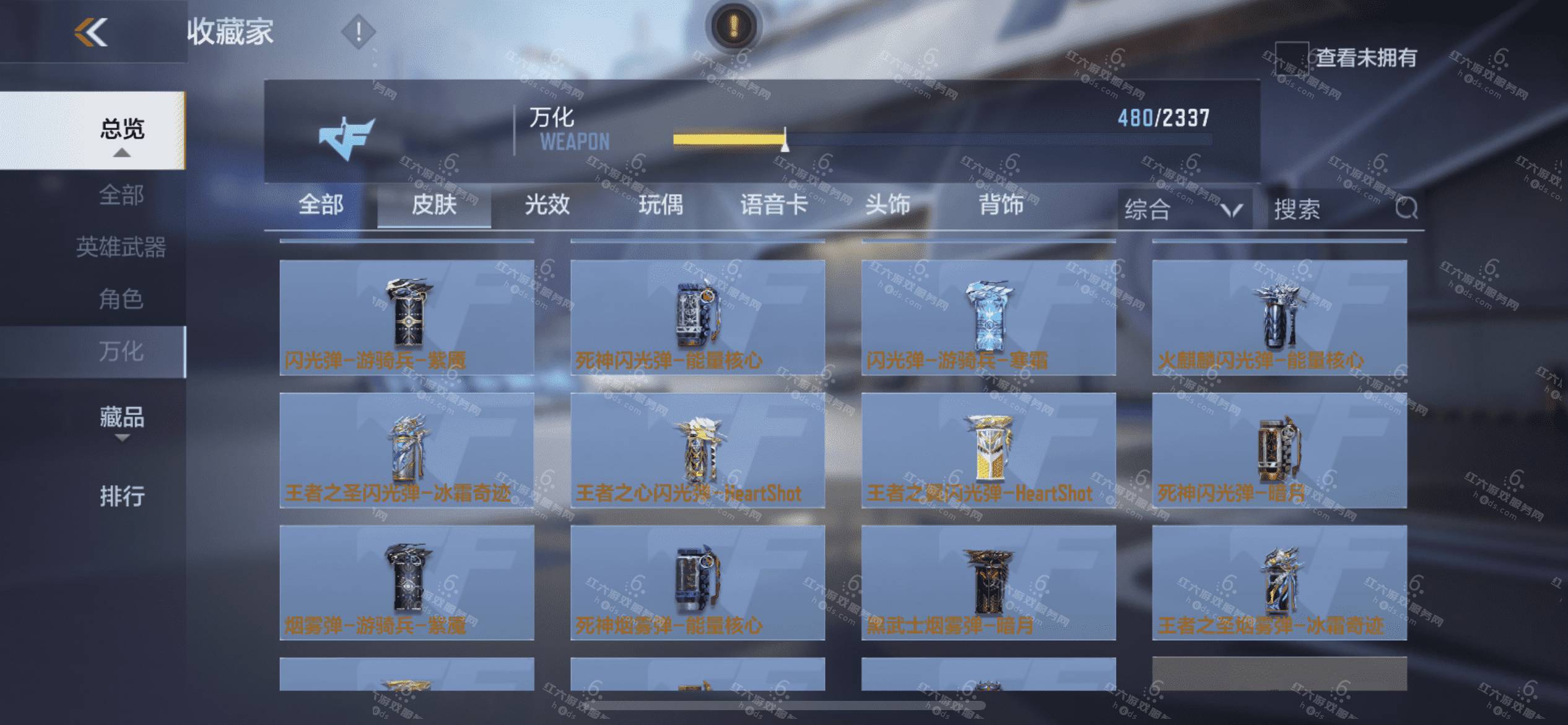
Task: Open the 收藏家 info icon
Action: coord(358,32)
